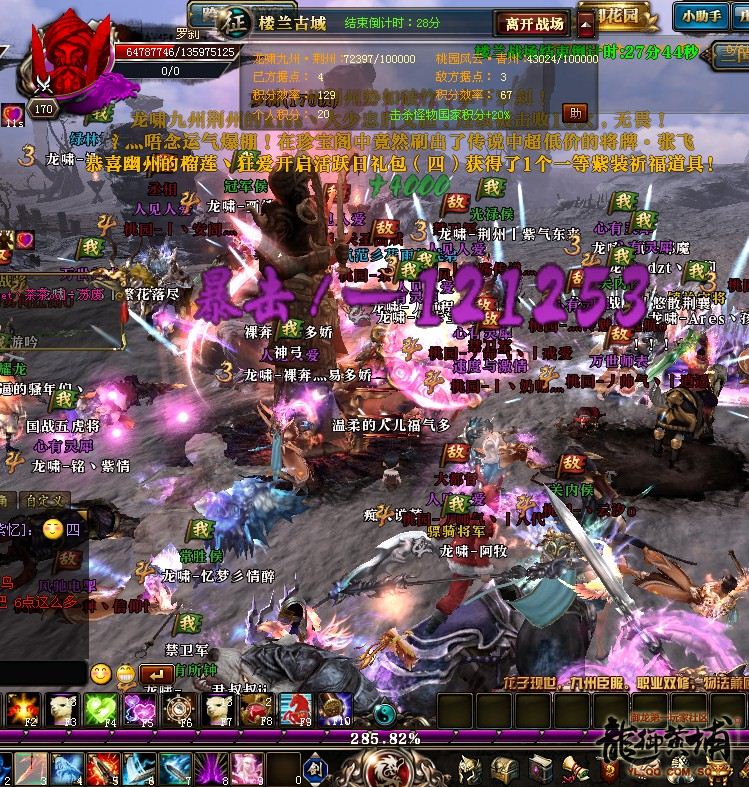Click the grinning face emote button
Screen dimensions: 749x787
pyautogui.click(x=125, y=675)
